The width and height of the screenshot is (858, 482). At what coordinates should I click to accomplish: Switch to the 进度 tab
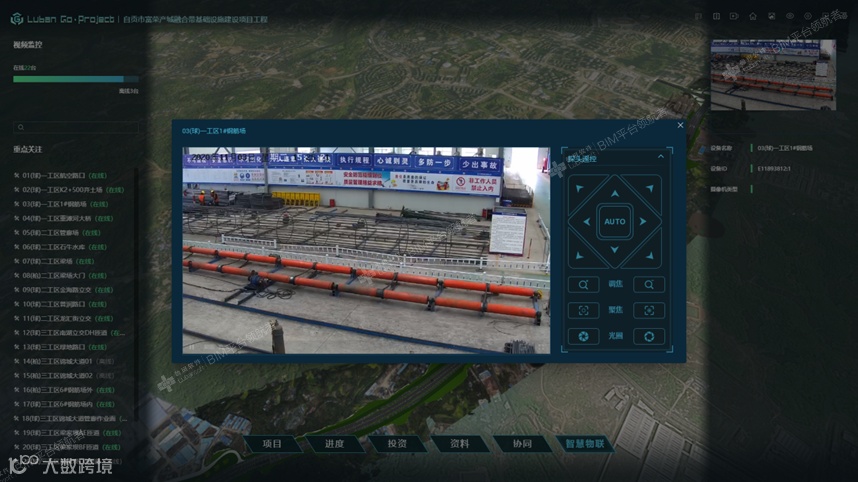tap(334, 443)
